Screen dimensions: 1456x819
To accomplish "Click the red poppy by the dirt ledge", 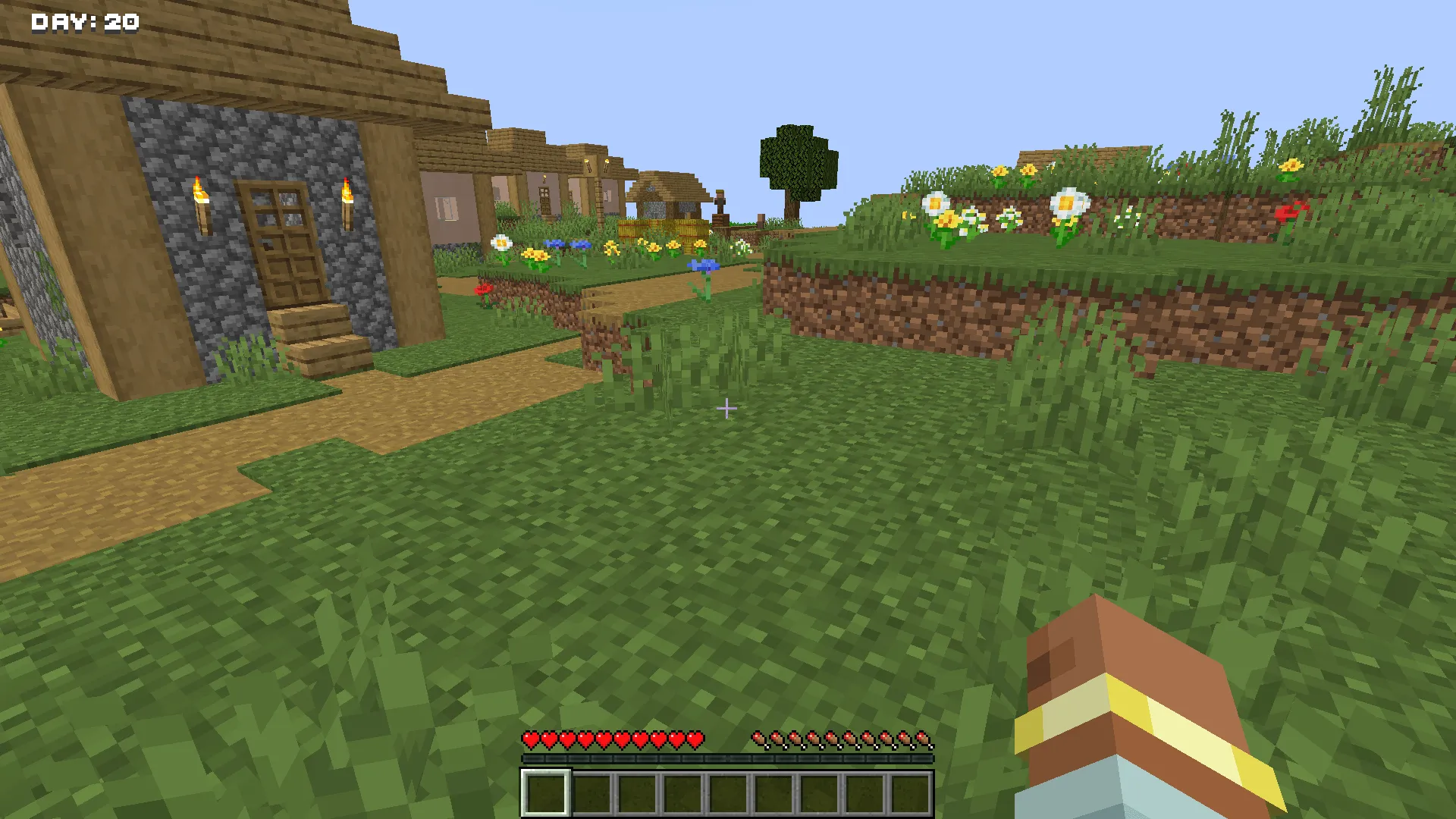I will point(485,290).
